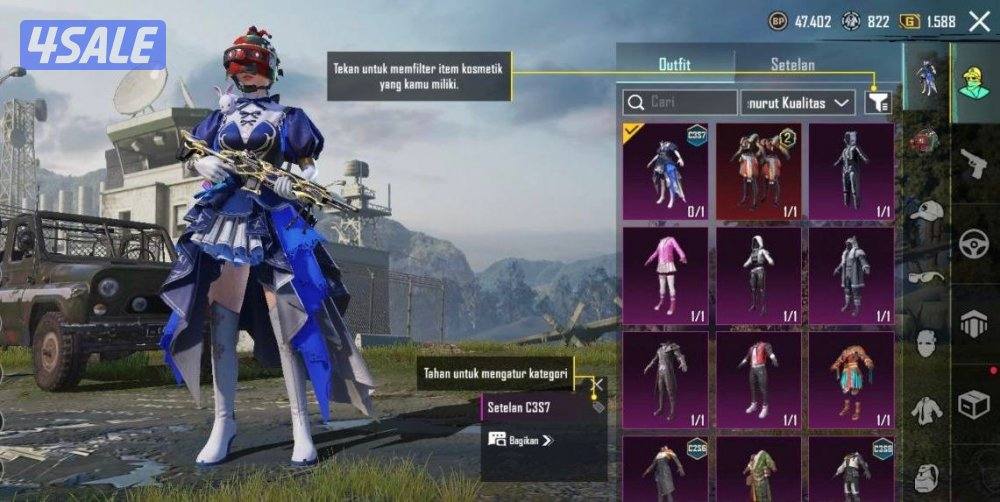This screenshot has height=502, width=1000.
Task: Open the crate box category
Action: 974,404
